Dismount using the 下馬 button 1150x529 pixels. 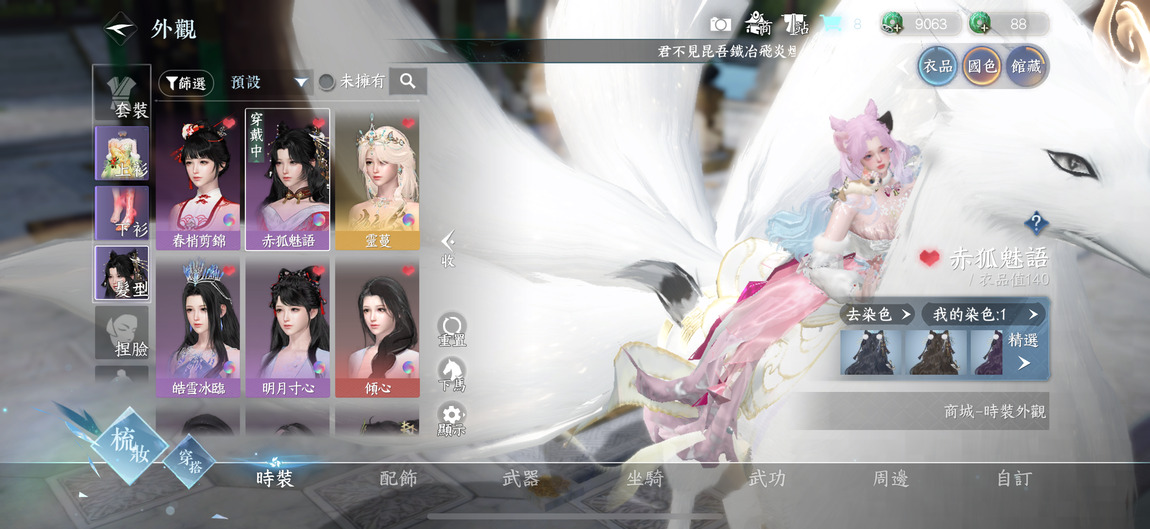[452, 374]
